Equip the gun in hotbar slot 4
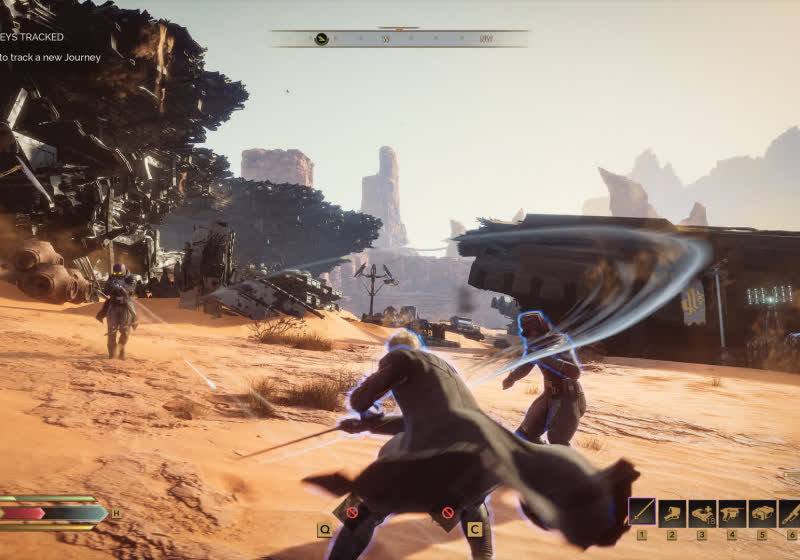Viewport: 800px width, 560px height. click(x=732, y=513)
